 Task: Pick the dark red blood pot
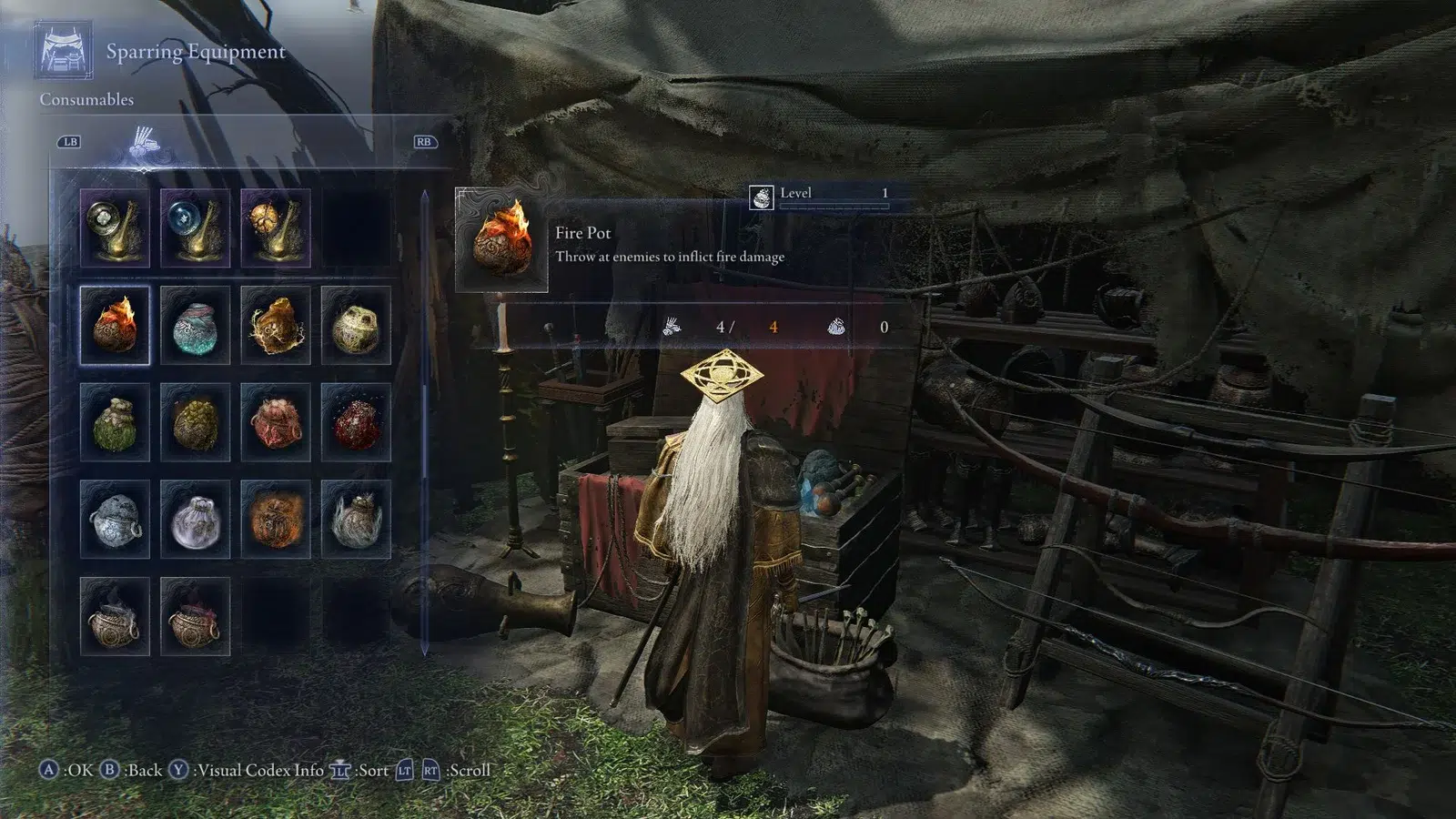pos(356,422)
